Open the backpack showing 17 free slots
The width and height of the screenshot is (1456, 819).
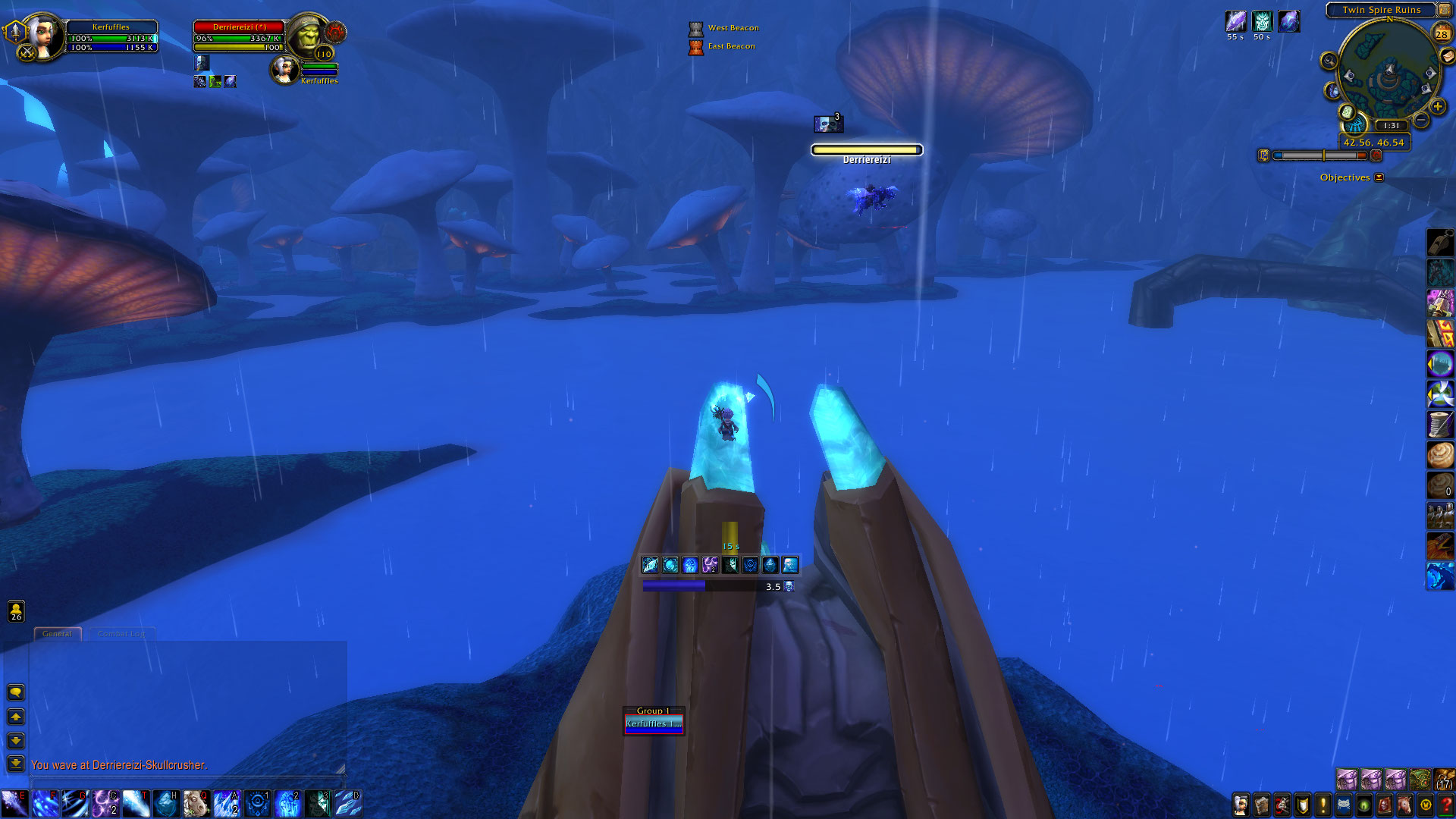pos(1444,780)
